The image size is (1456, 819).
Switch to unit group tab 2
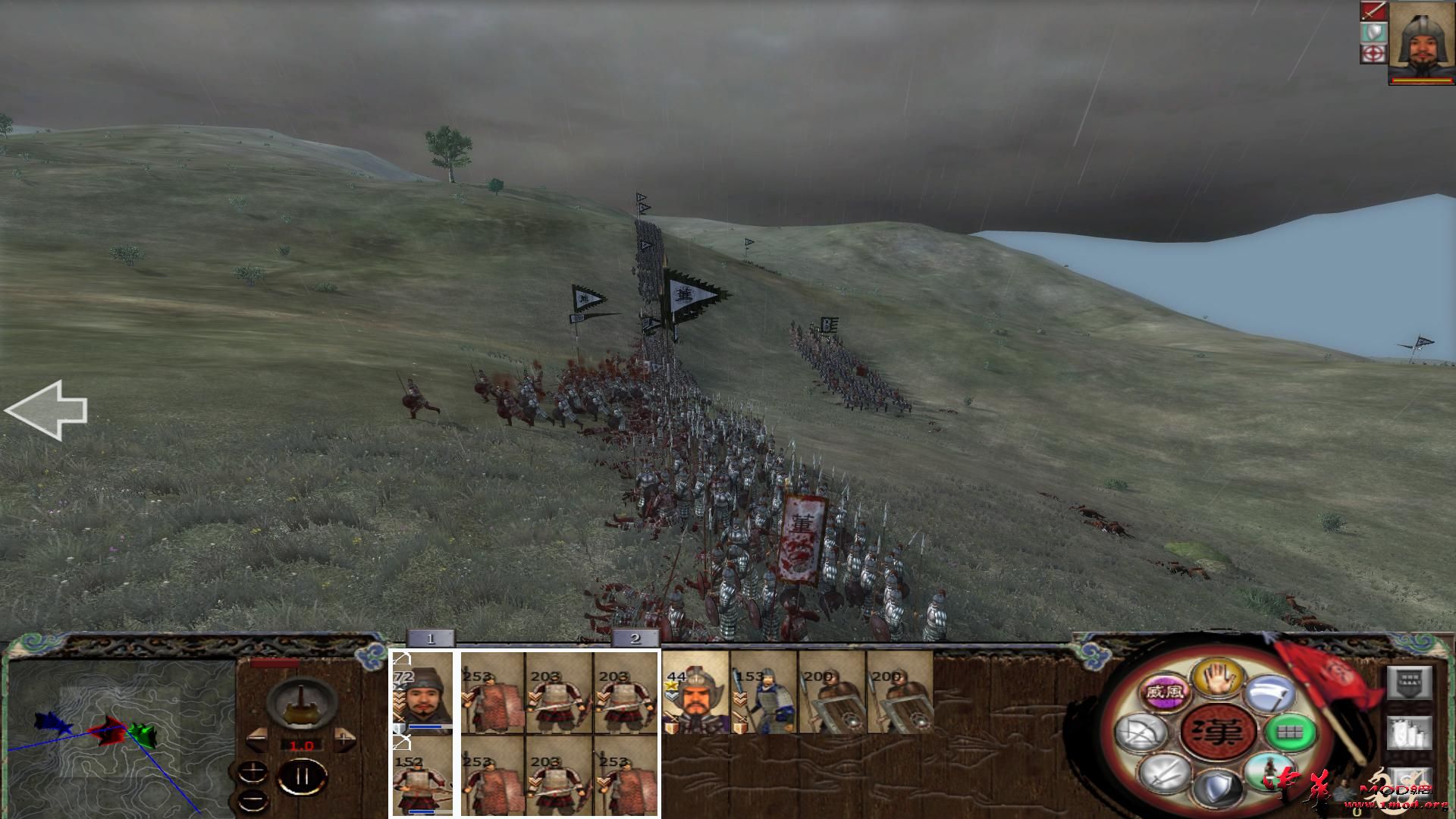[635, 639]
